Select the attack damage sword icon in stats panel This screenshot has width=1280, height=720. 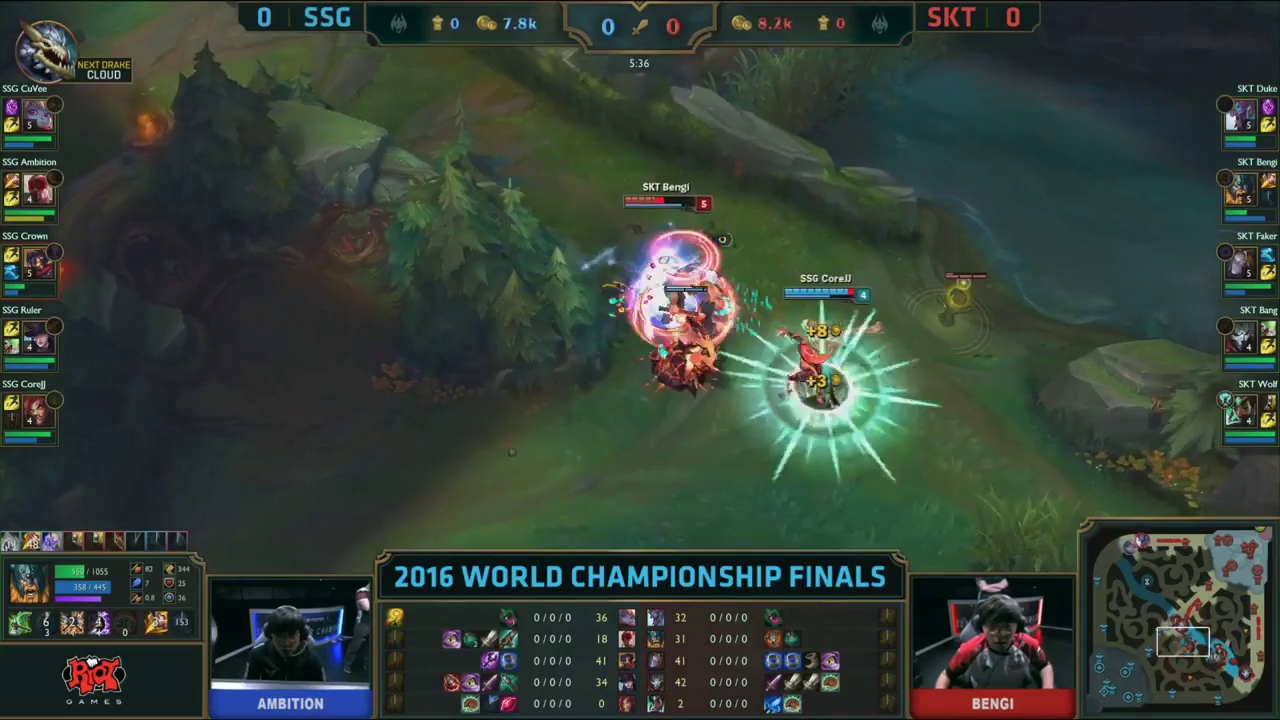pos(137,568)
